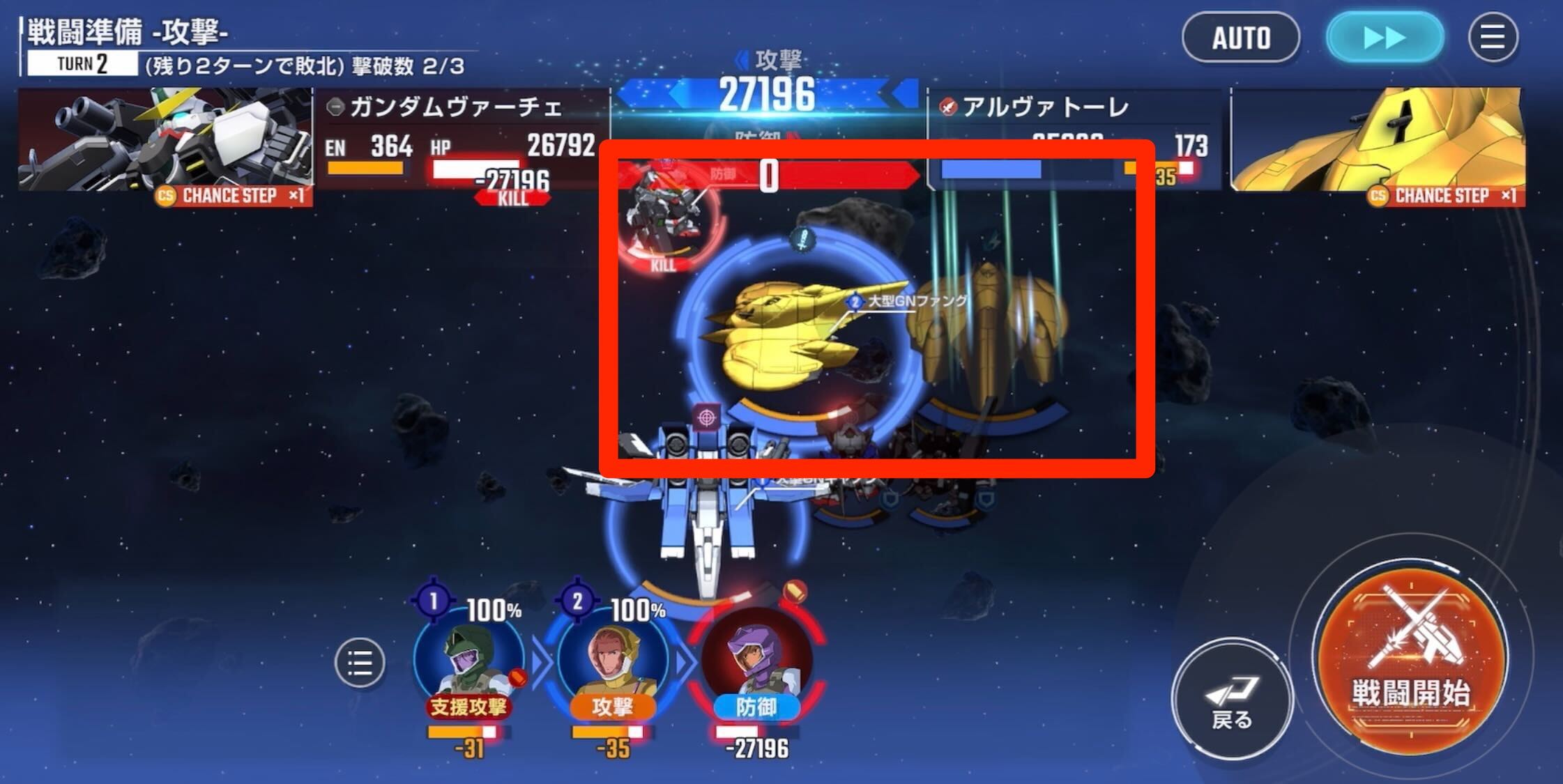Toggle AUTO battle mode

tap(1241, 38)
